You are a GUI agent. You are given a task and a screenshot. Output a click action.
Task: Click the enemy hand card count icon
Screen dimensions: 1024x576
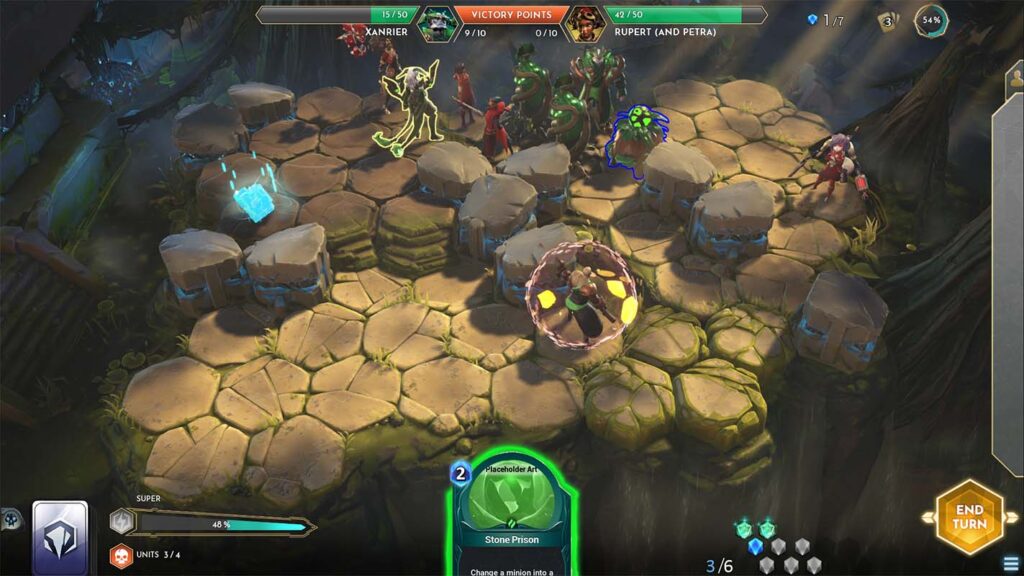click(x=887, y=21)
